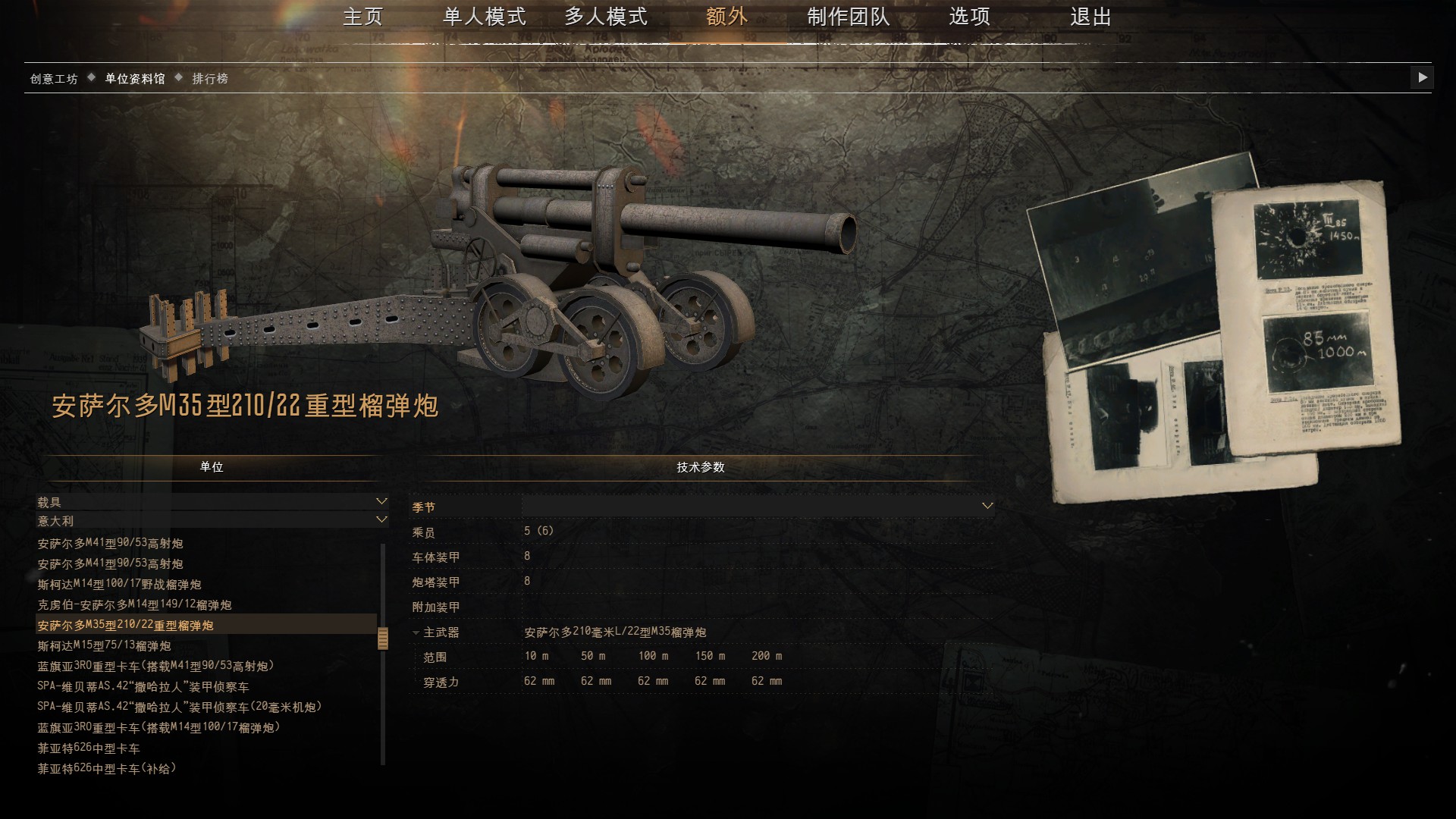
Task: Select the 额外 extras menu
Action: pos(726,17)
